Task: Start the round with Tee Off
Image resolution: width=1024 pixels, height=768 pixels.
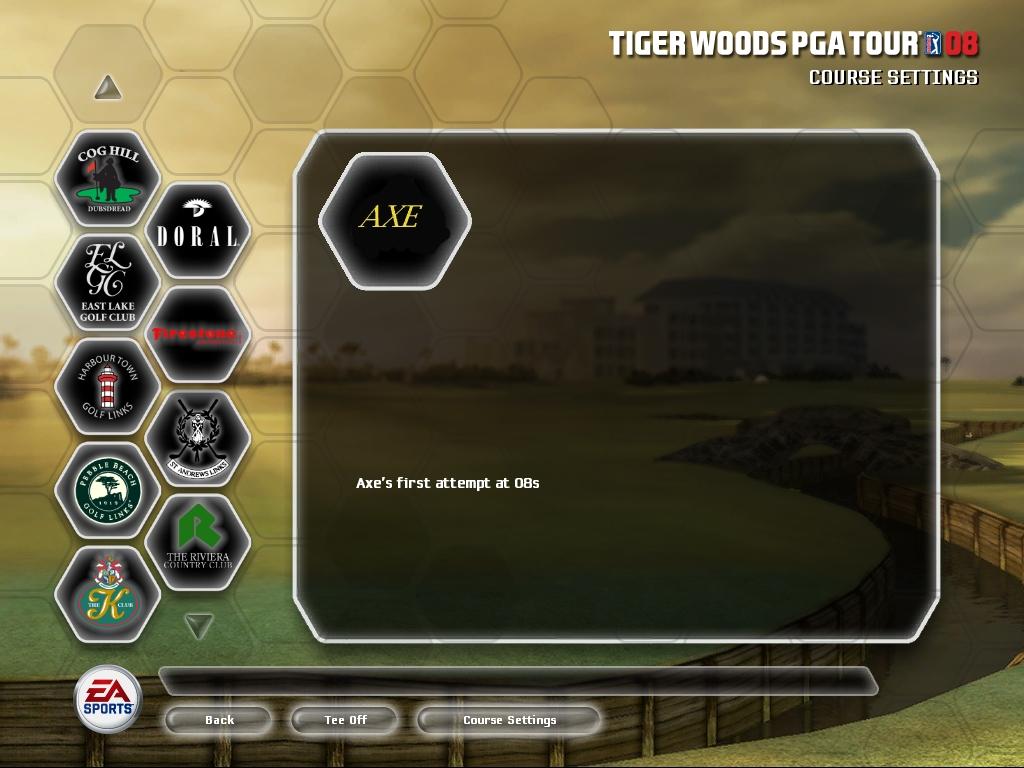Action: tap(345, 720)
